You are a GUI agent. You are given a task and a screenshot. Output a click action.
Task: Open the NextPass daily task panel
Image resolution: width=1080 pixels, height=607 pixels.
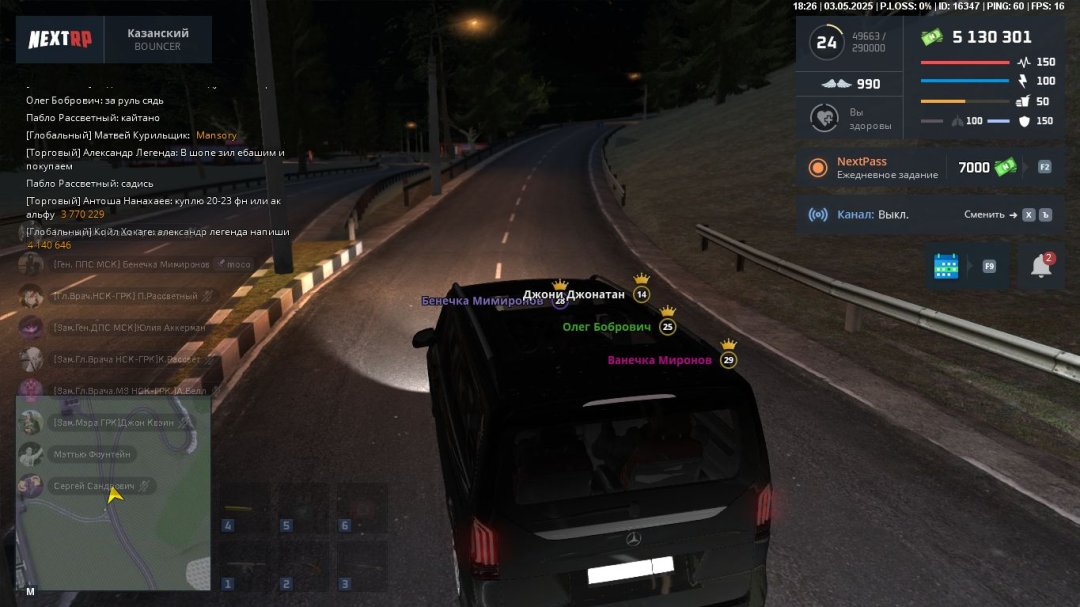(x=870, y=167)
